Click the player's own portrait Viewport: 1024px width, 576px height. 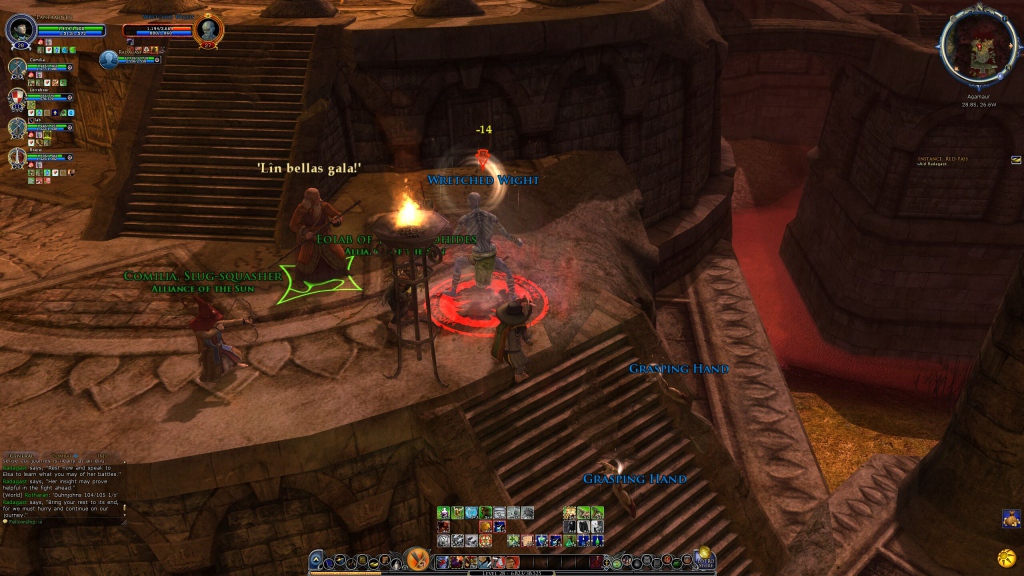tap(21, 30)
